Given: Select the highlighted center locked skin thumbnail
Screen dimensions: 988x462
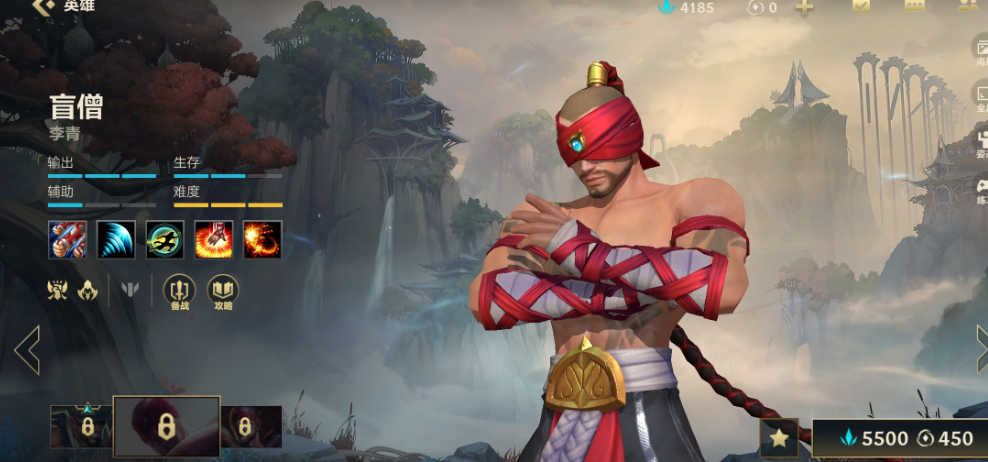Looking at the screenshot, I should click(x=166, y=427).
